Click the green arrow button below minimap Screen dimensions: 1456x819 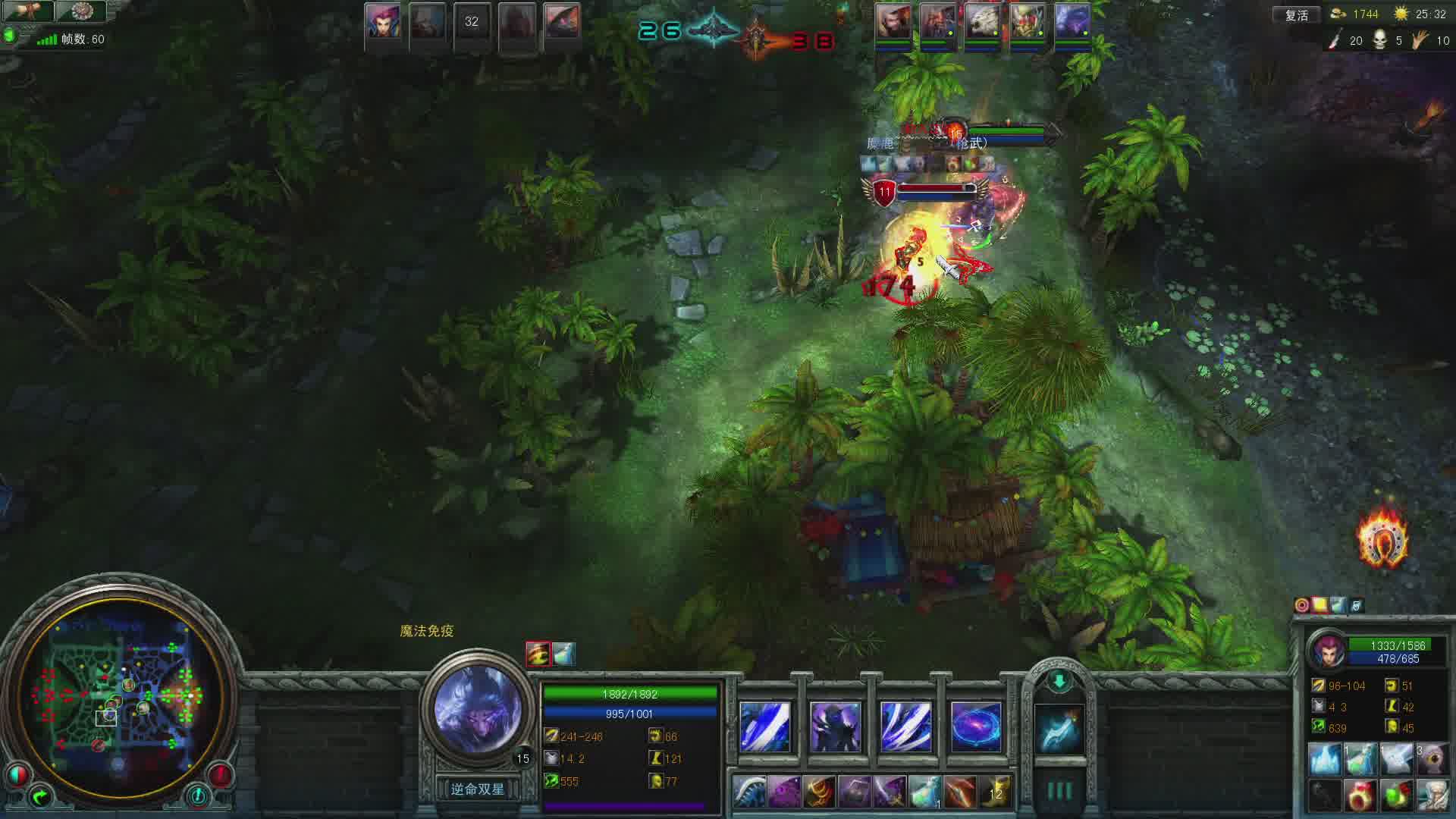click(40, 795)
